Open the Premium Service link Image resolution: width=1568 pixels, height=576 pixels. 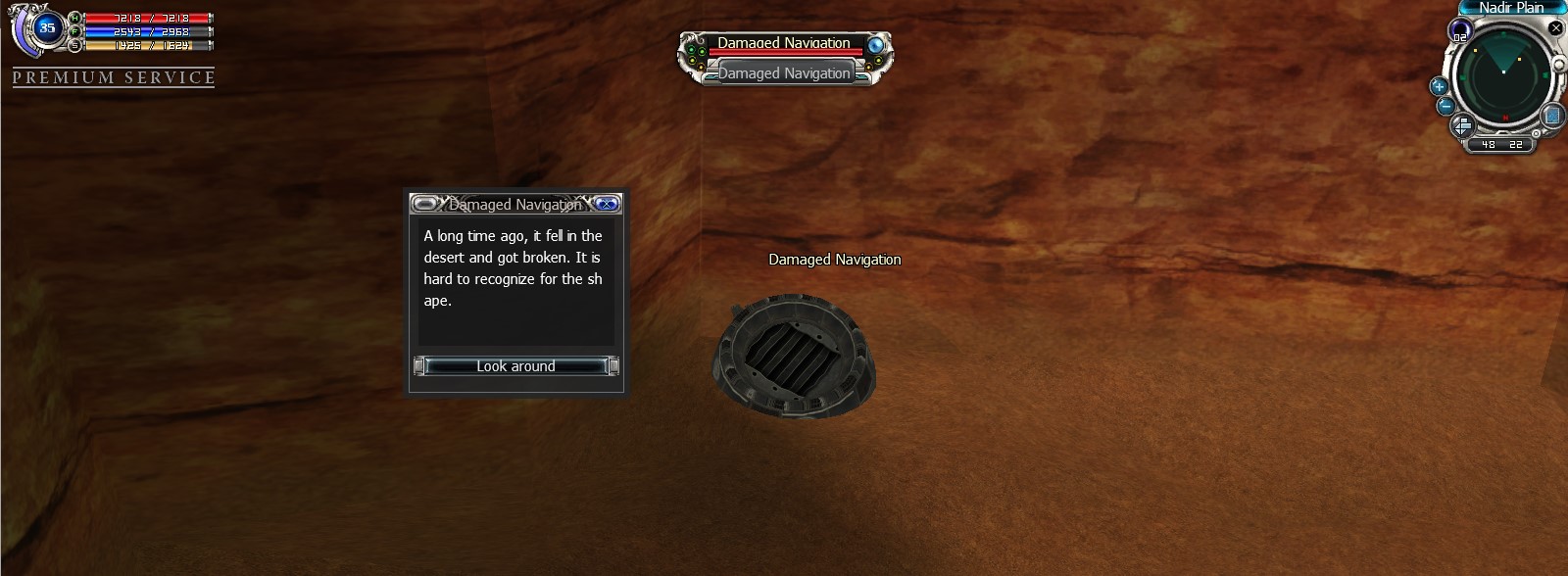tap(114, 78)
